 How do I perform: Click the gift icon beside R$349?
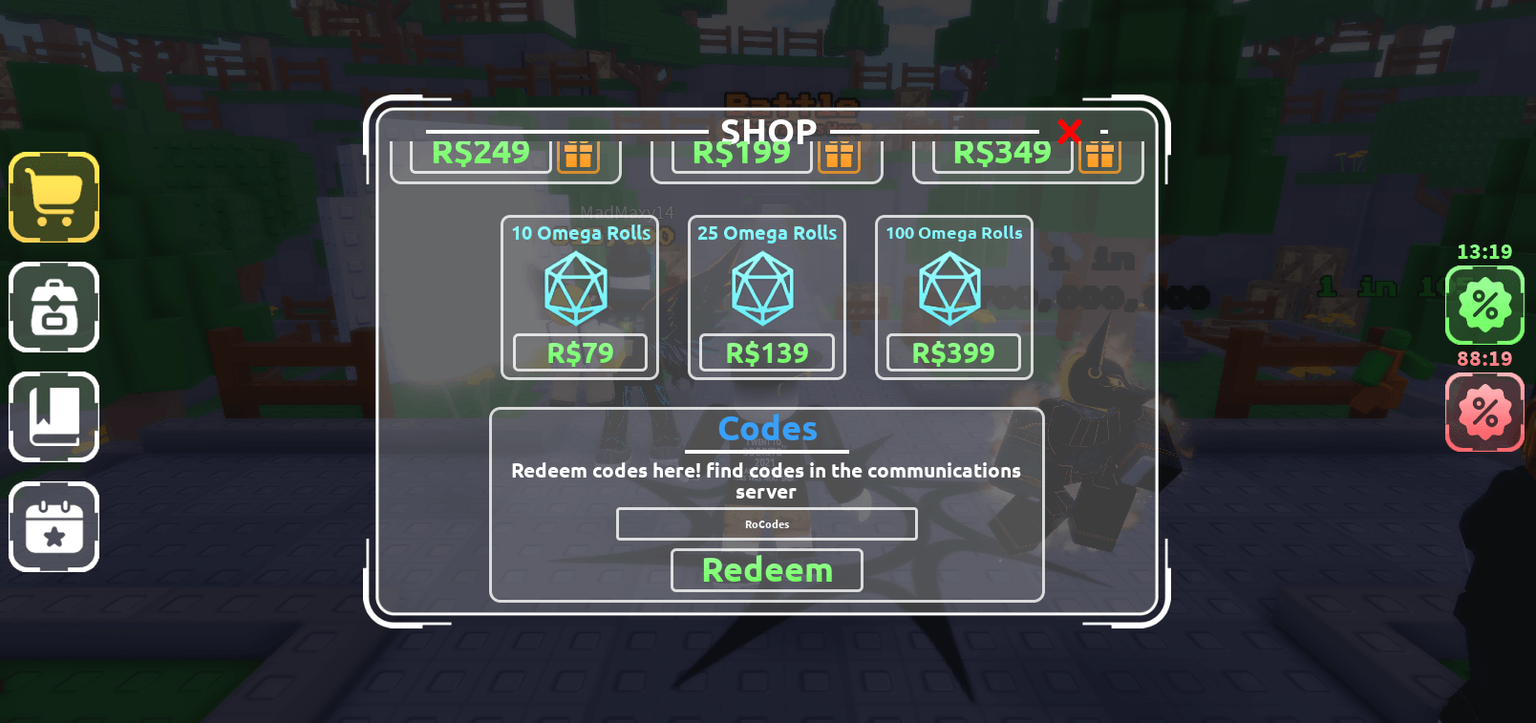click(1101, 156)
